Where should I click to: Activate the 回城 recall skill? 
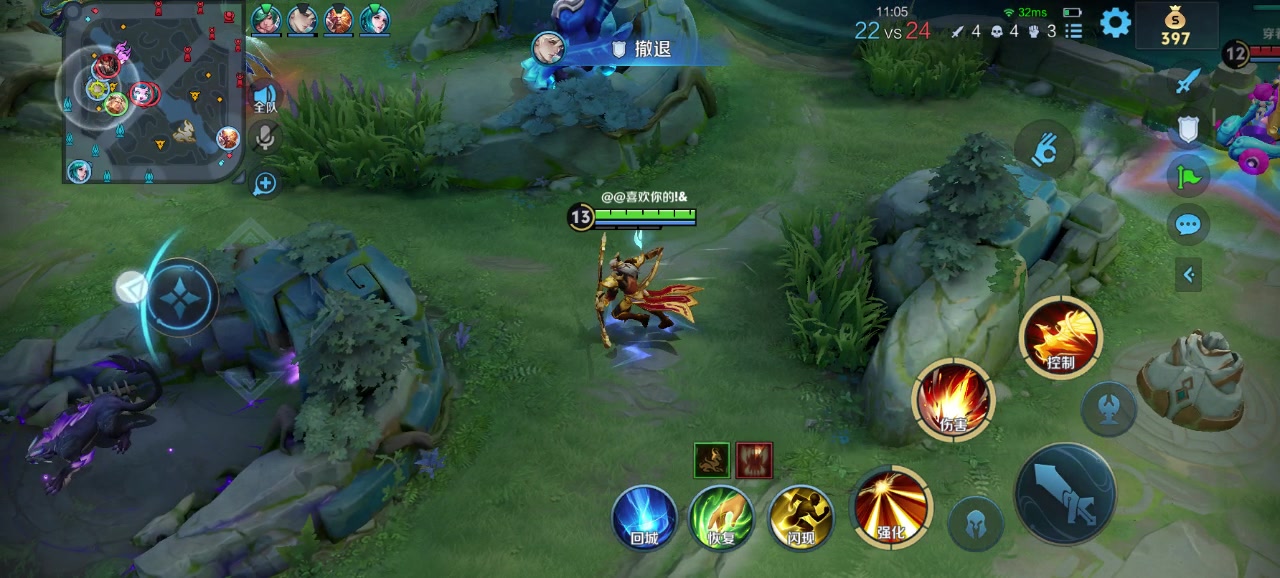click(x=644, y=518)
